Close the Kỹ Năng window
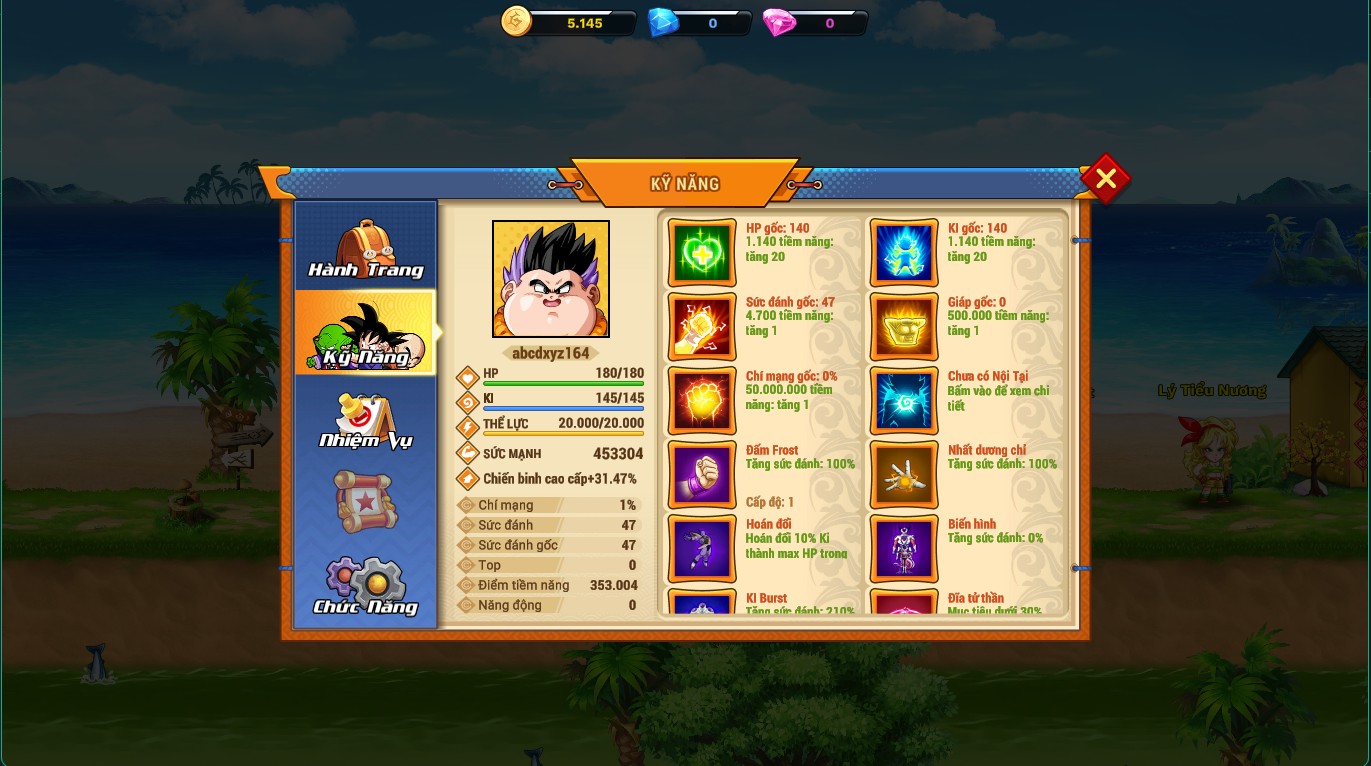The image size is (1371, 766). (x=1105, y=179)
